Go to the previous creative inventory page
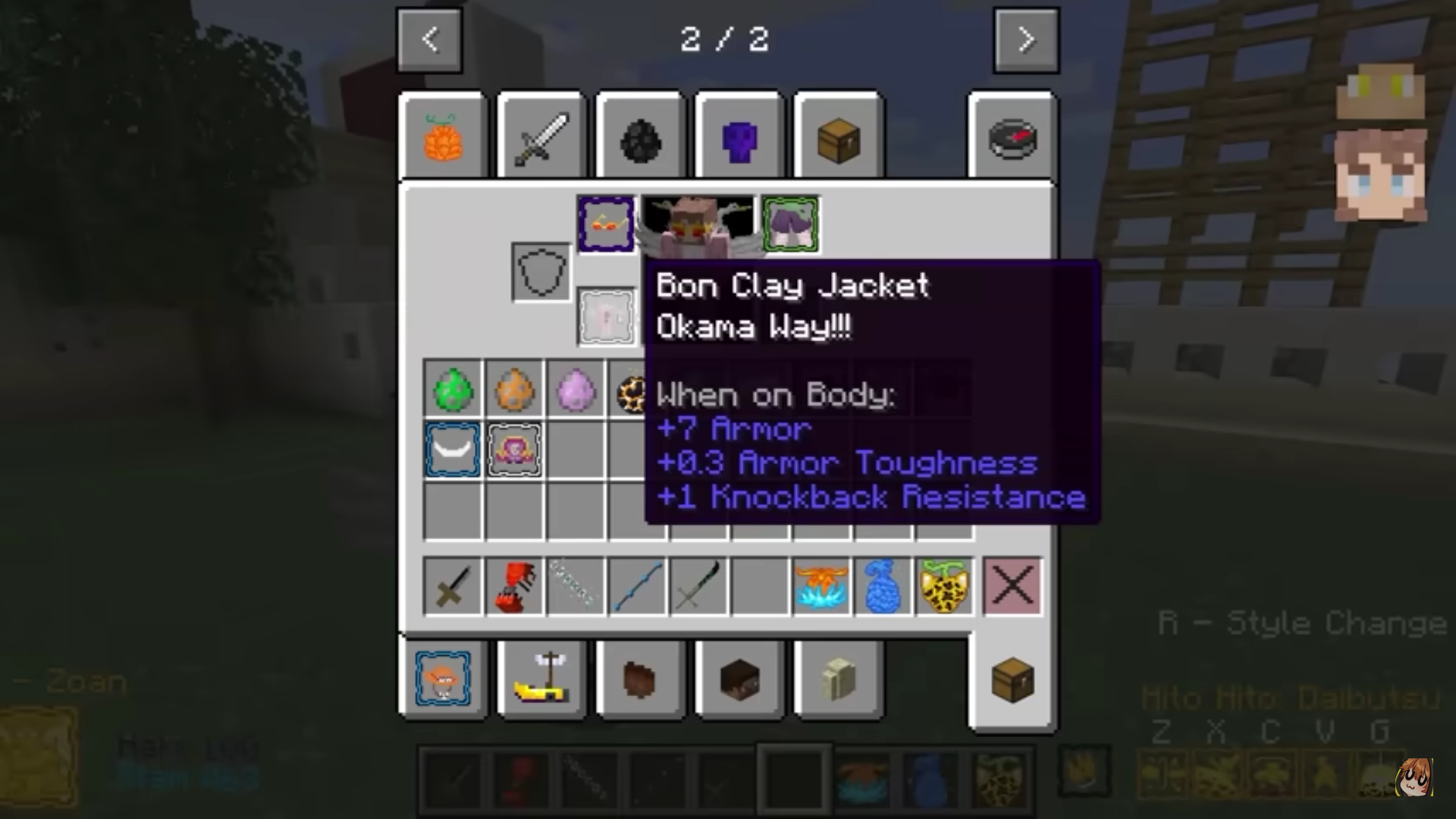The image size is (1456, 819). [x=429, y=40]
